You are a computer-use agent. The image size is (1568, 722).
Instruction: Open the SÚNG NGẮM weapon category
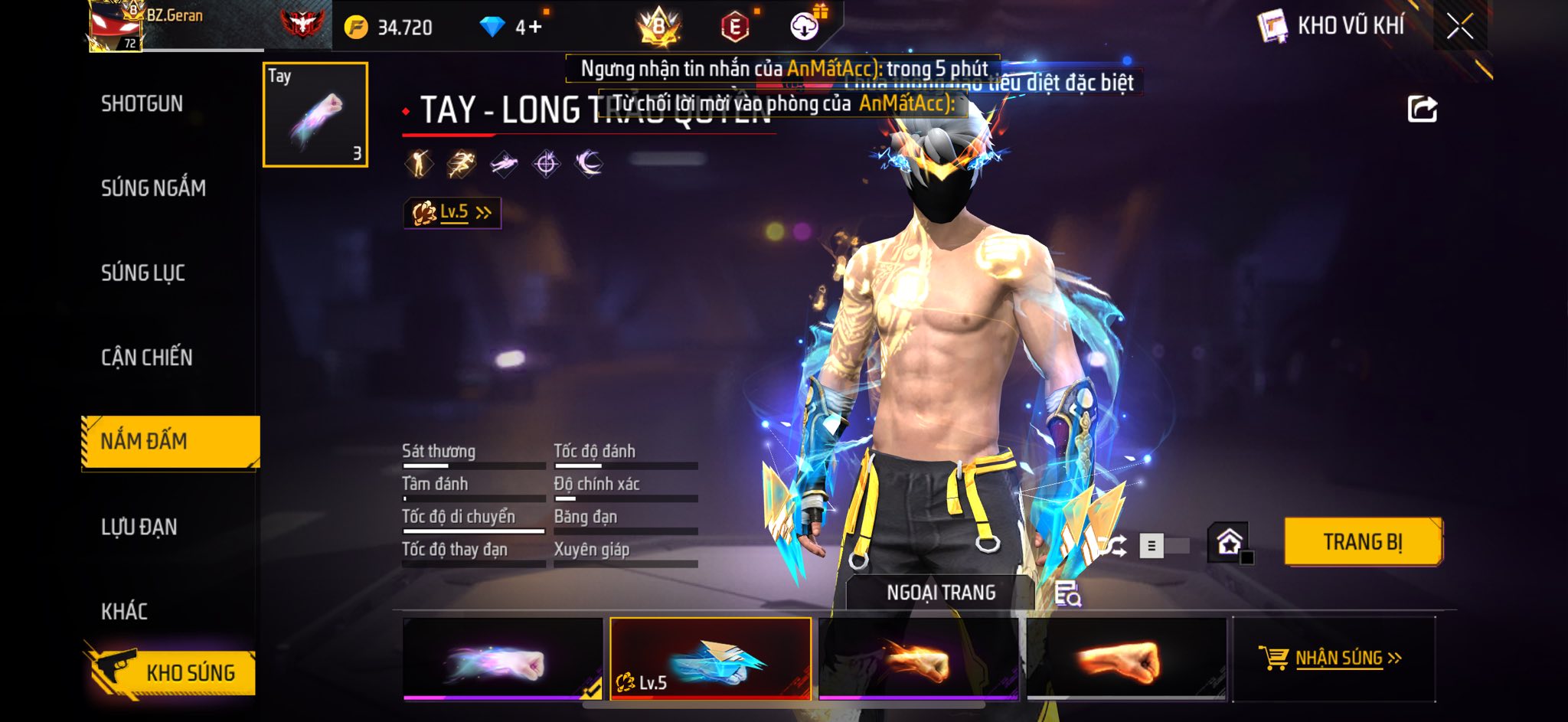[153, 188]
